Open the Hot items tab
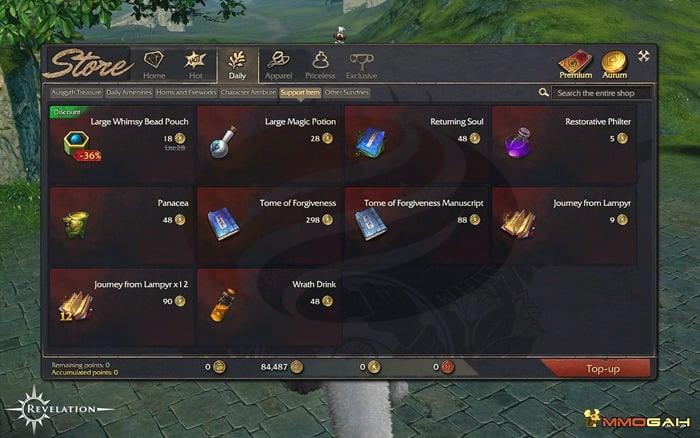The height and width of the screenshot is (438, 700). point(195,64)
